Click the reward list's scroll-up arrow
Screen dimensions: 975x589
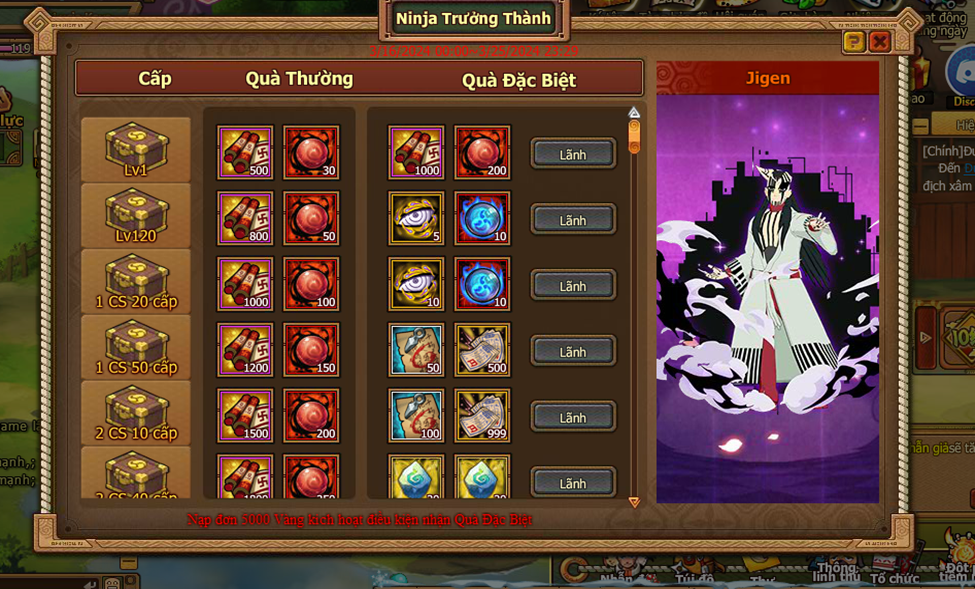pyautogui.click(x=634, y=113)
